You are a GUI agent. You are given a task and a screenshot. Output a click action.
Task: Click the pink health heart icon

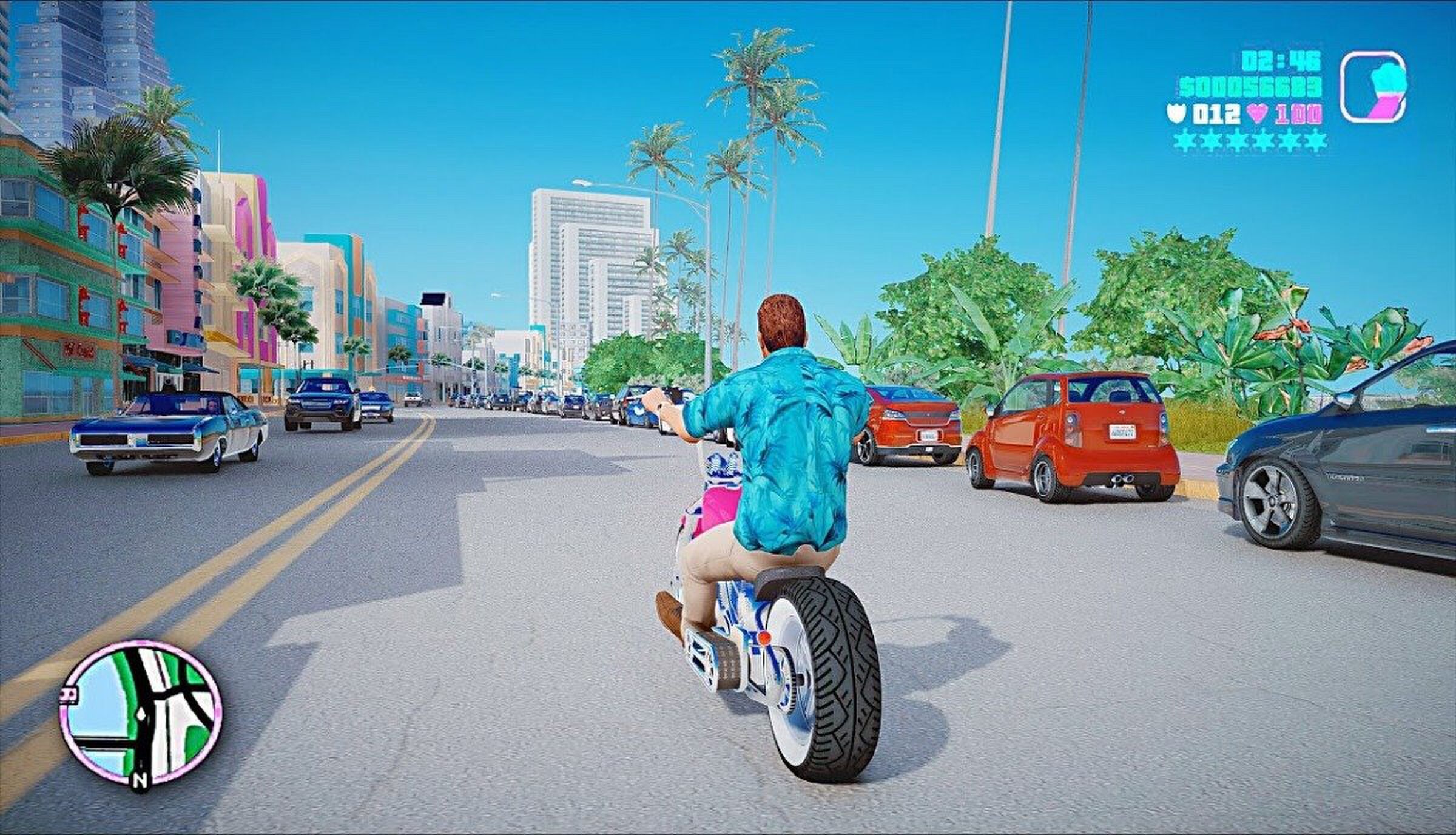[1258, 112]
